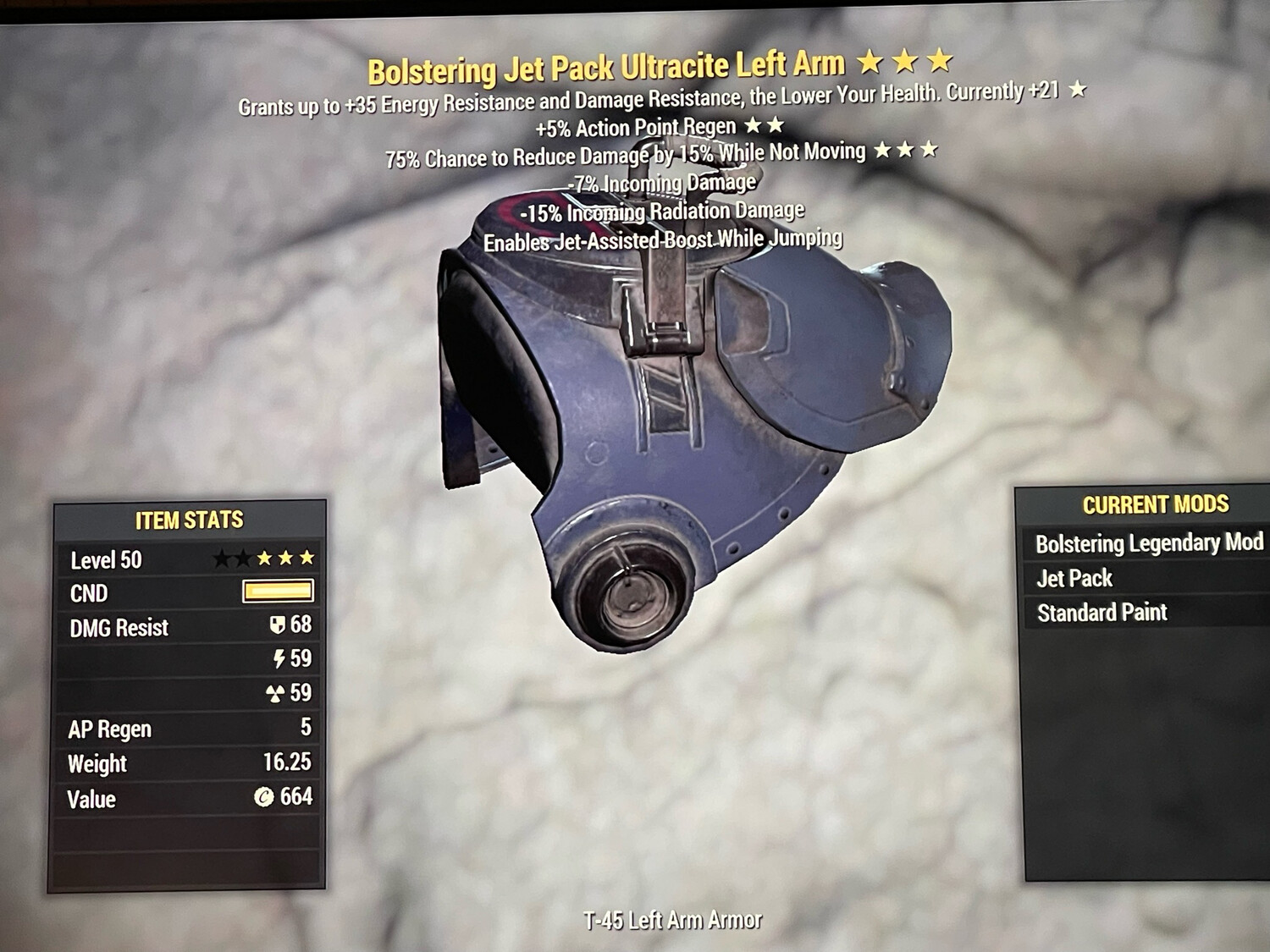Click the radiation symbol in Item Stats
1270x952 pixels.
[277, 692]
